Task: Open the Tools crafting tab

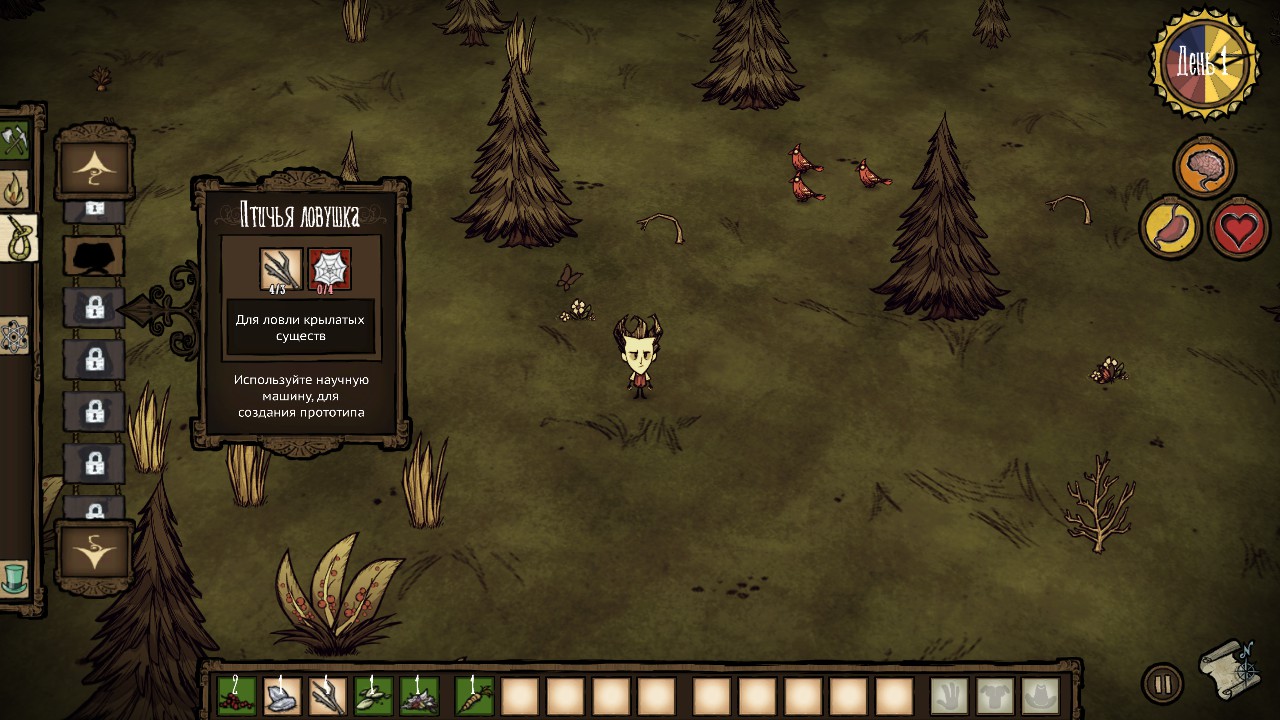Action: [x=14, y=140]
